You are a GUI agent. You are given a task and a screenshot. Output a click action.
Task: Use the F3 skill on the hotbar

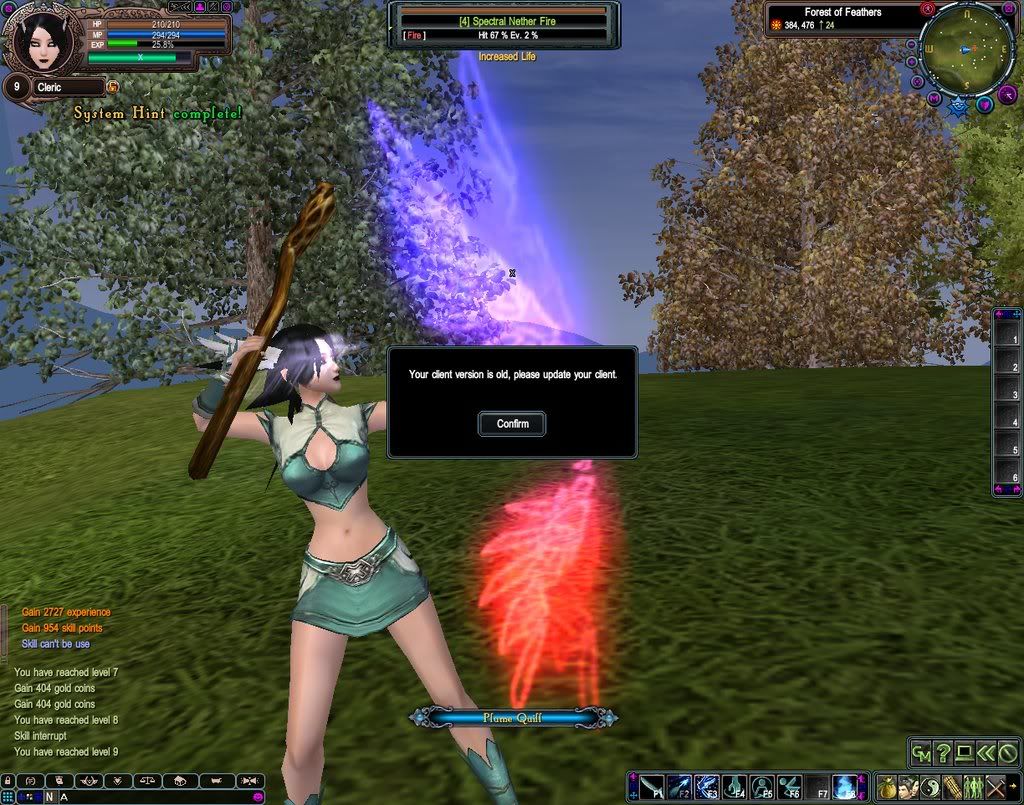(706, 787)
